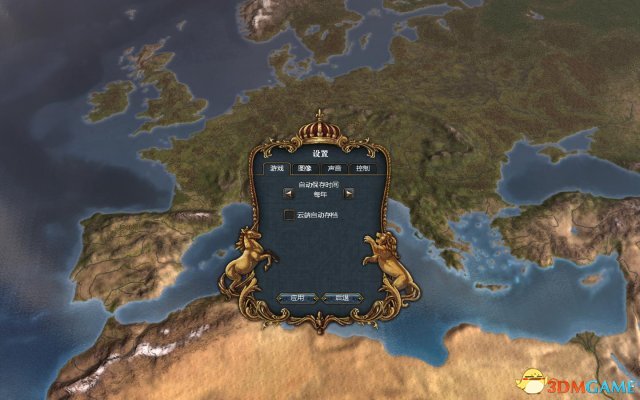
Task: Click the right arrow for autosave interval
Action: coord(349,191)
